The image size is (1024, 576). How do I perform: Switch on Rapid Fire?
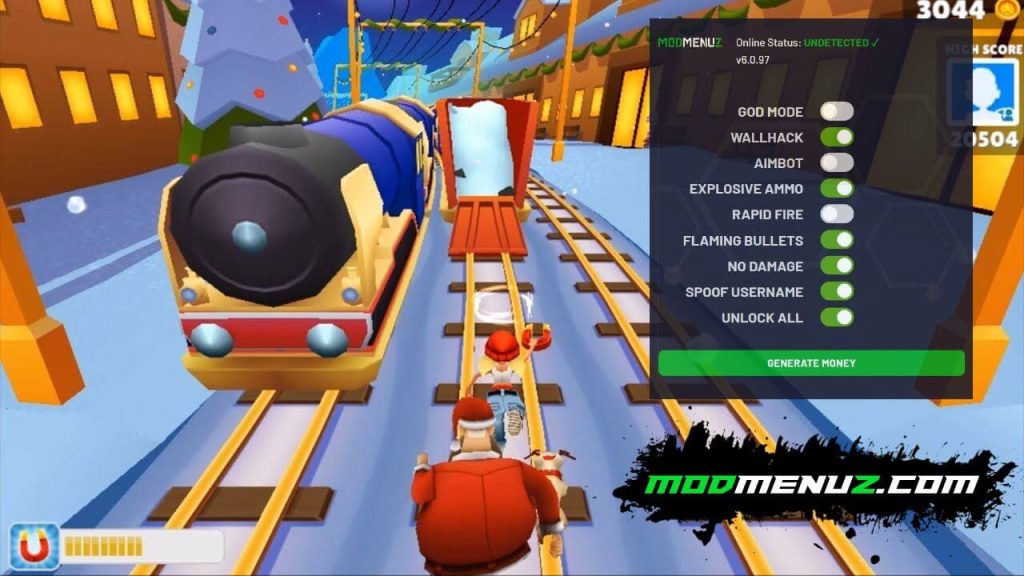point(837,214)
